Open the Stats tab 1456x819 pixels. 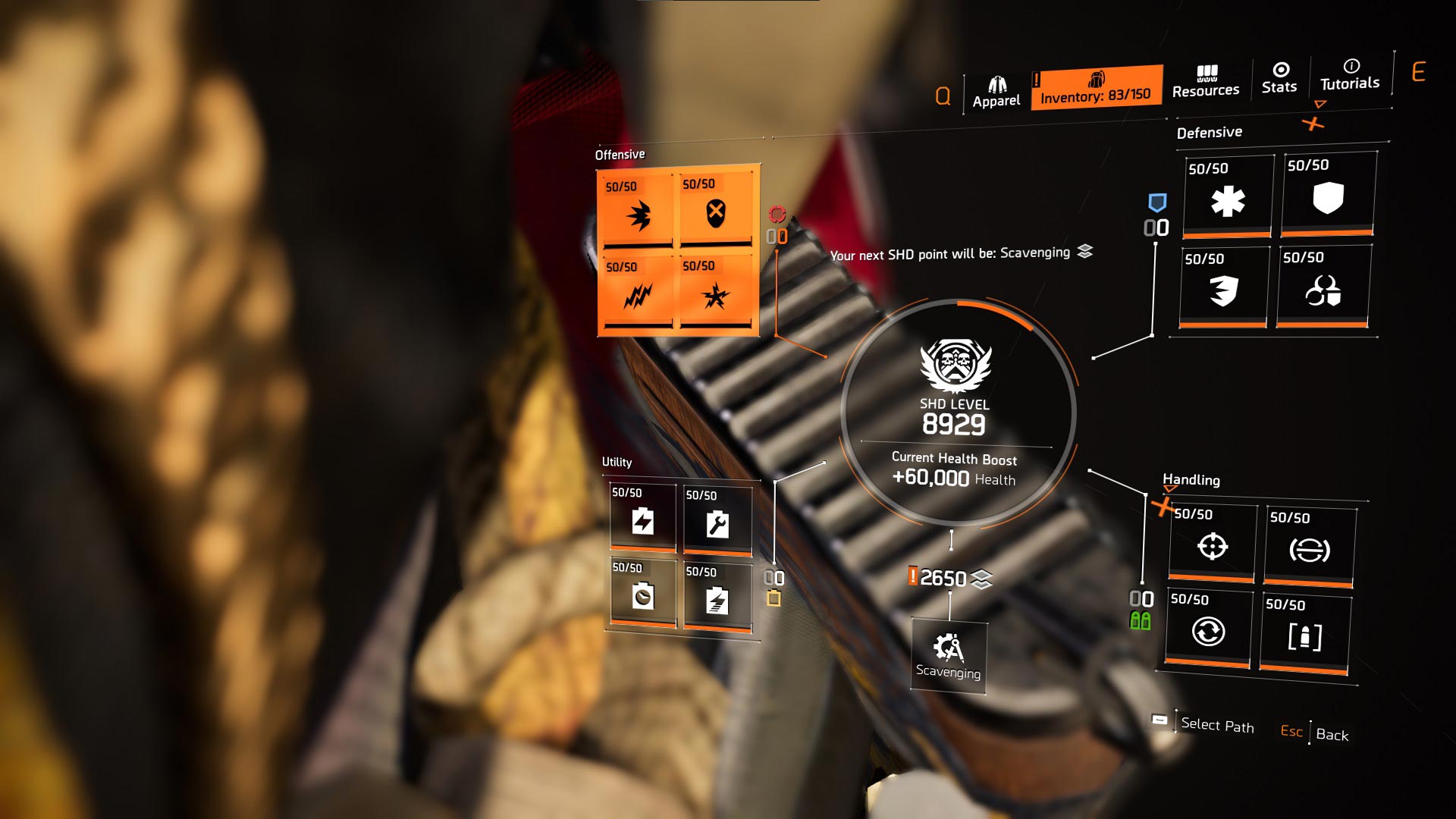[x=1279, y=78]
